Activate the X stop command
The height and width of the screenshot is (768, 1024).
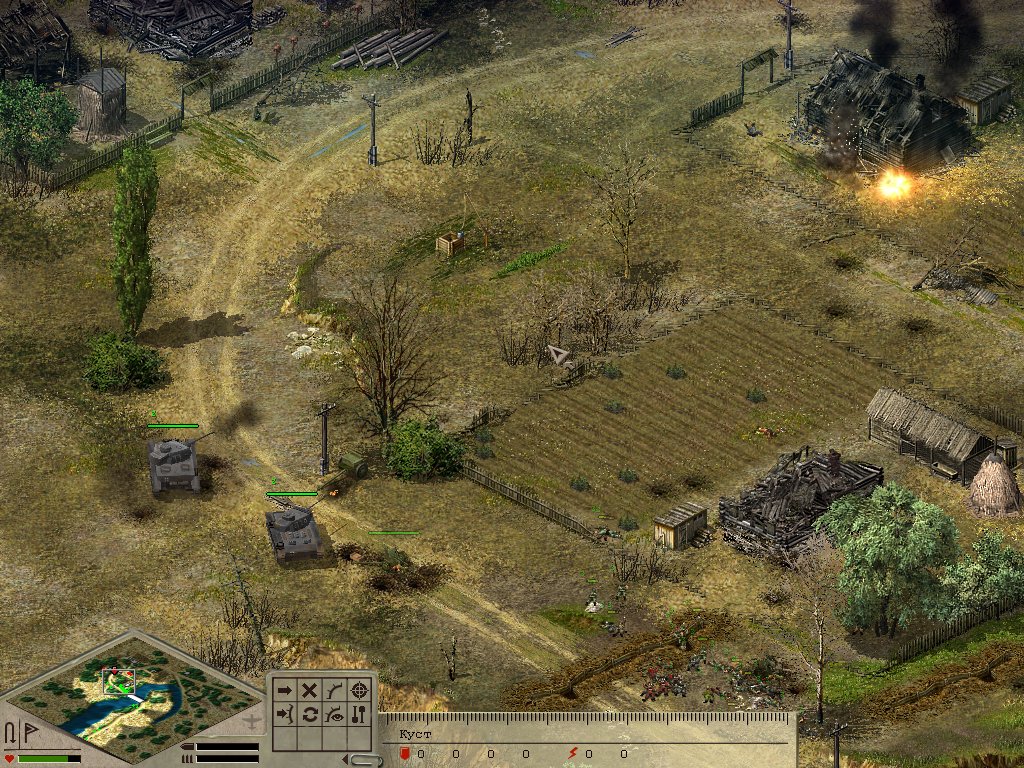(310, 690)
